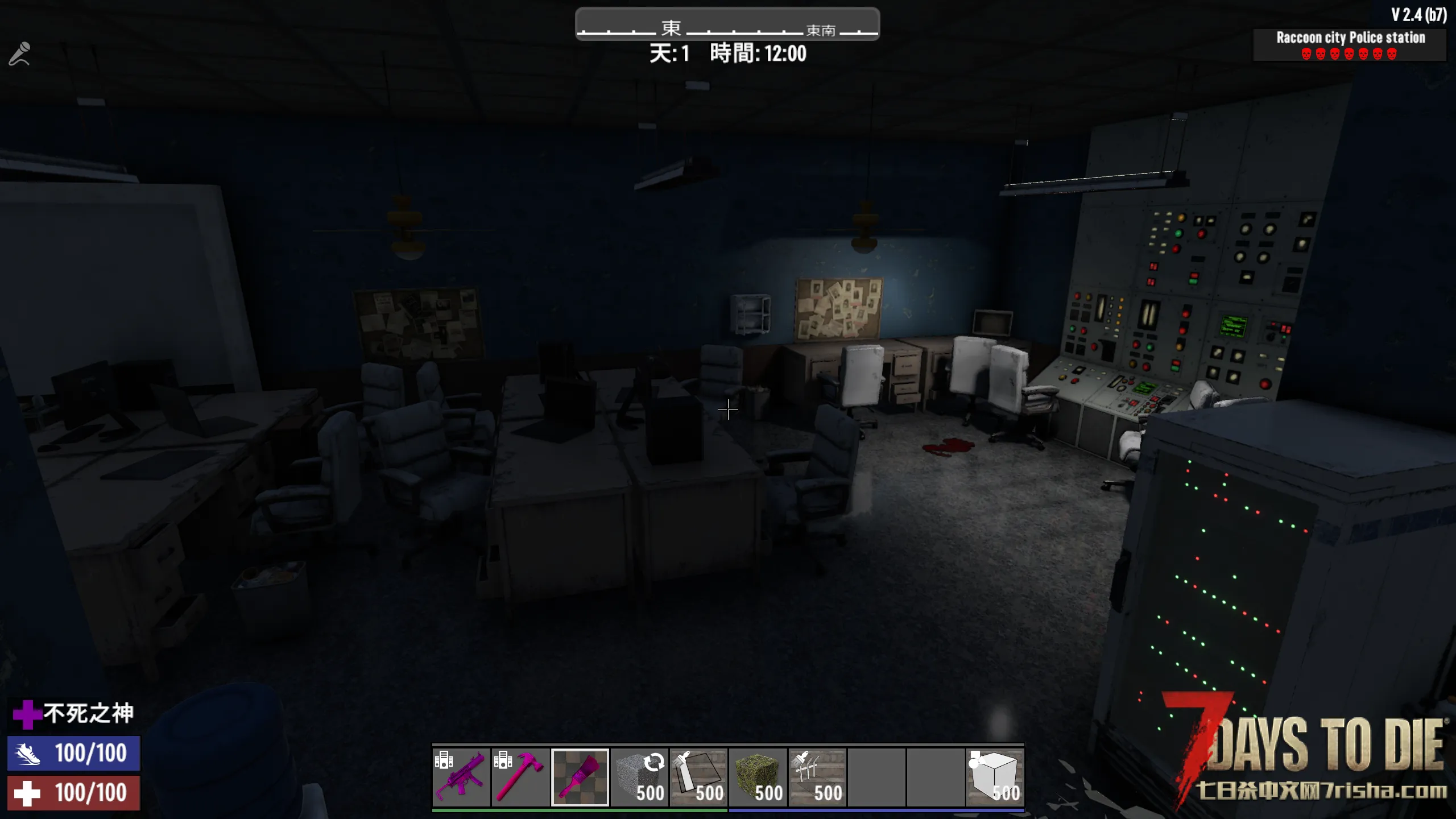Click the purple cross god mode buff icon
Viewport: 1456px width, 819px height.
(x=26, y=714)
